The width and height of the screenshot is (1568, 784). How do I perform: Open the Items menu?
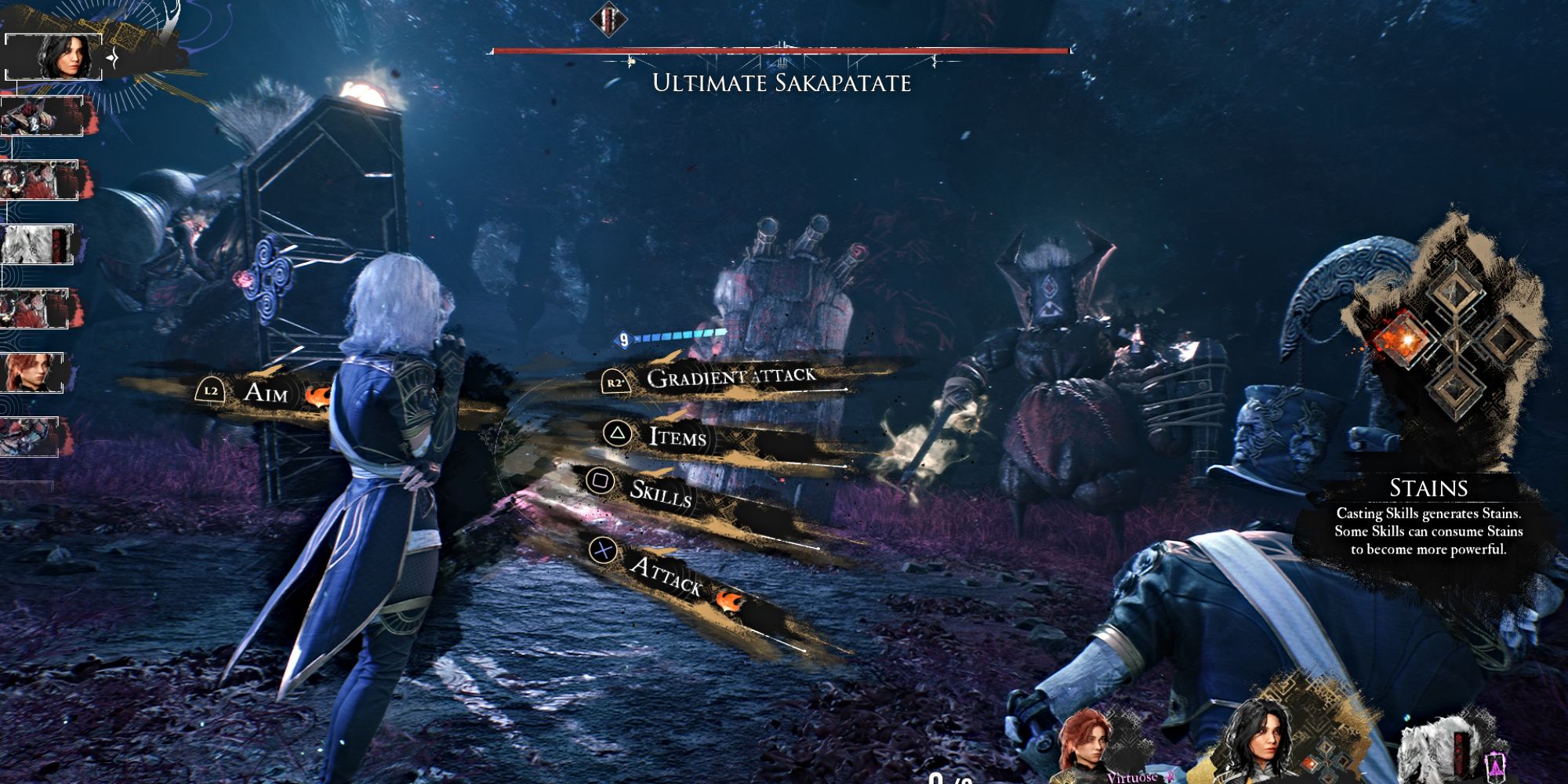(x=677, y=436)
